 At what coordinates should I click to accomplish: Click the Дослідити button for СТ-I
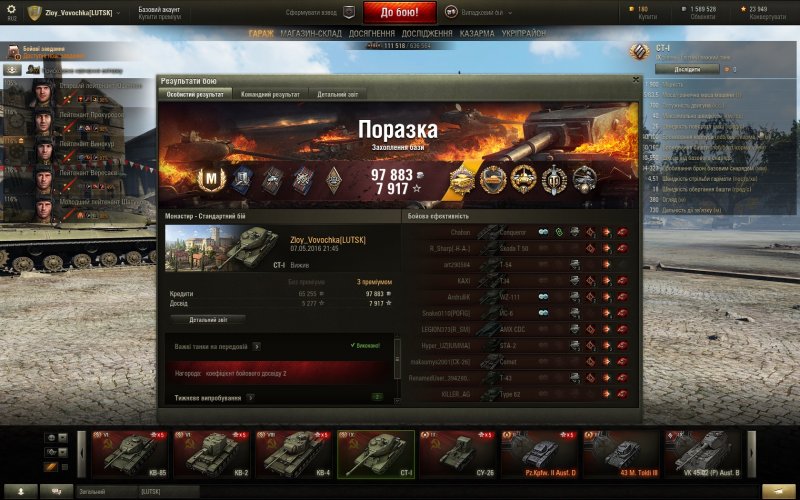[x=687, y=69]
